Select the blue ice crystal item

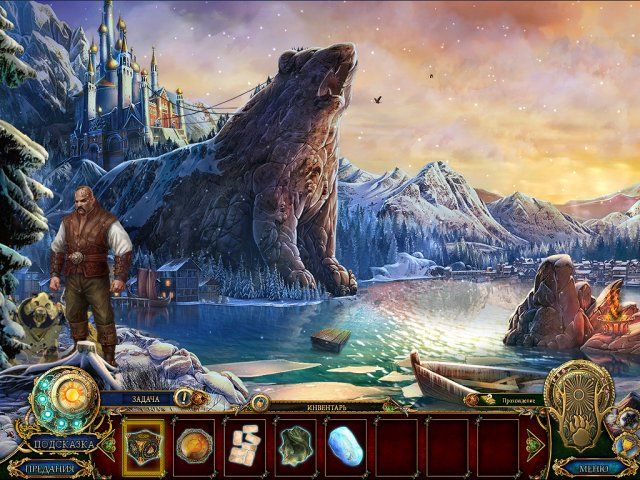pyautogui.click(x=346, y=446)
